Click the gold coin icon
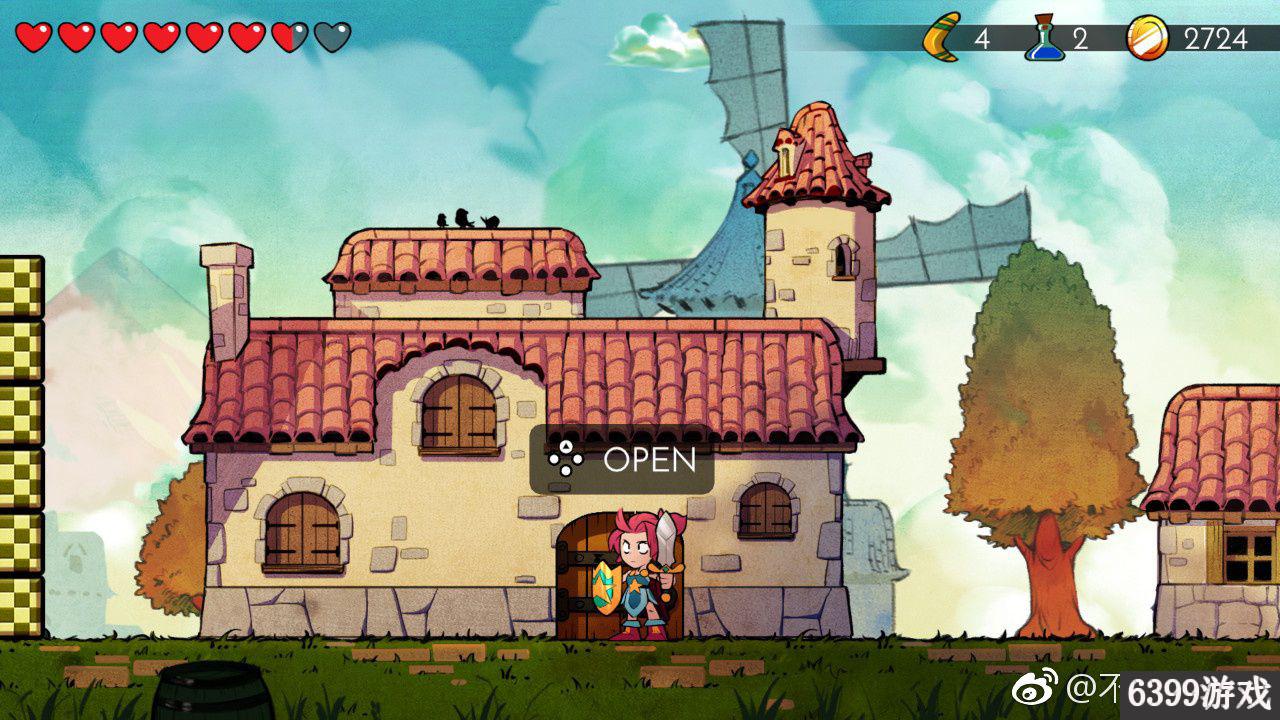This screenshot has height=720, width=1280. (x=1147, y=38)
